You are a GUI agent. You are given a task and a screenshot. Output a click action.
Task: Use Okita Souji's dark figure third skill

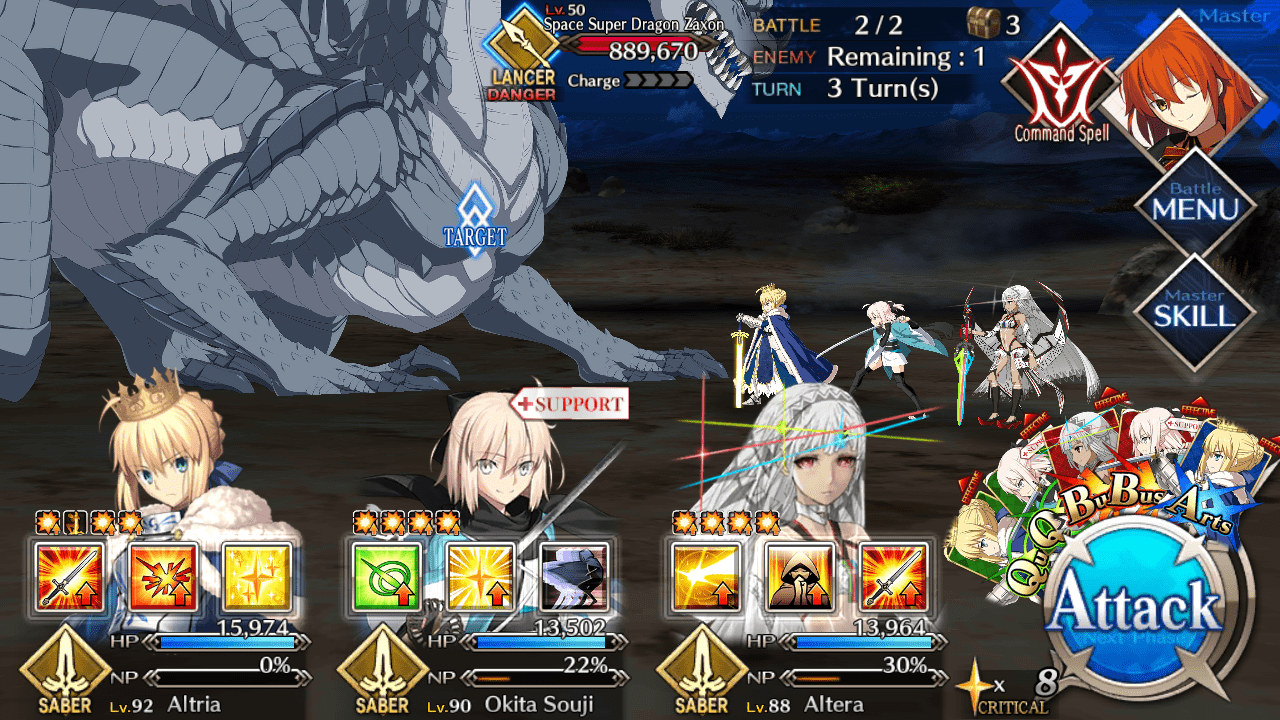pyautogui.click(x=574, y=577)
